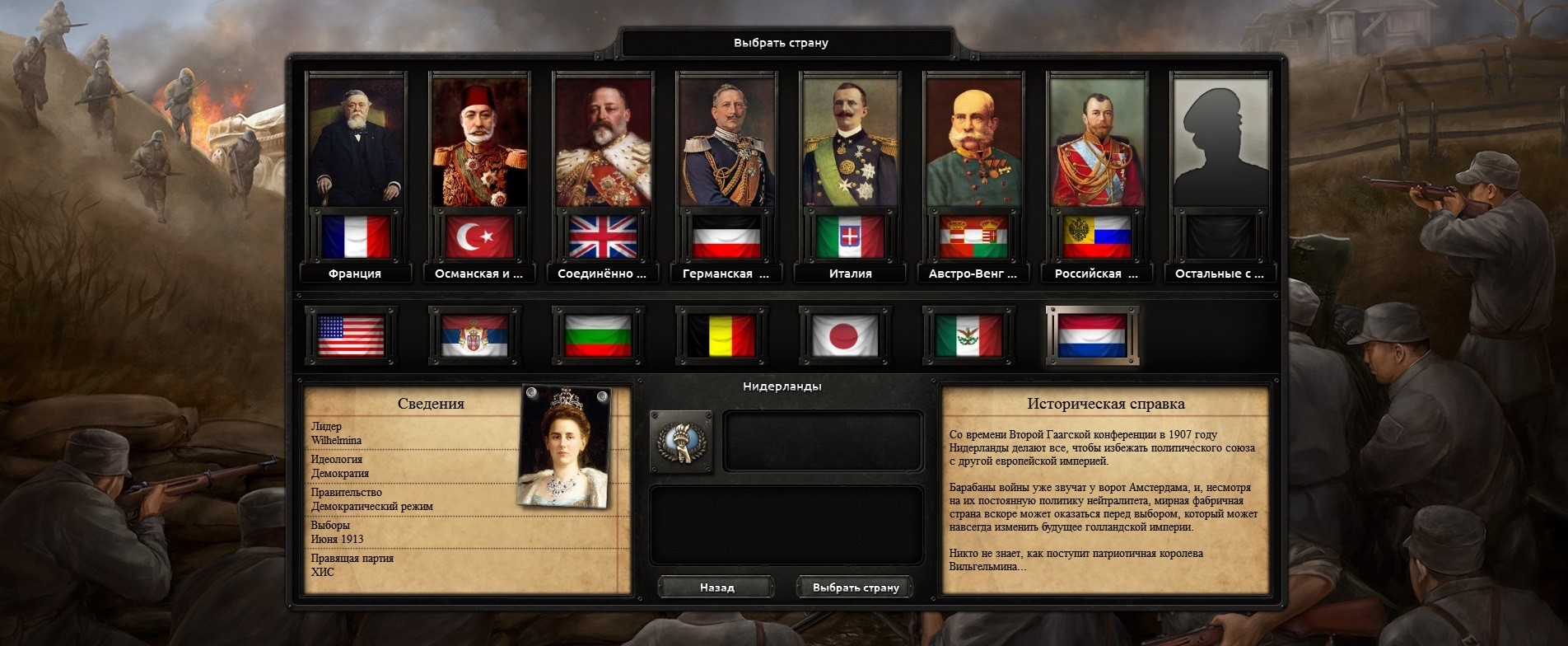Choose the Ottoman Empire portrait

(479, 142)
